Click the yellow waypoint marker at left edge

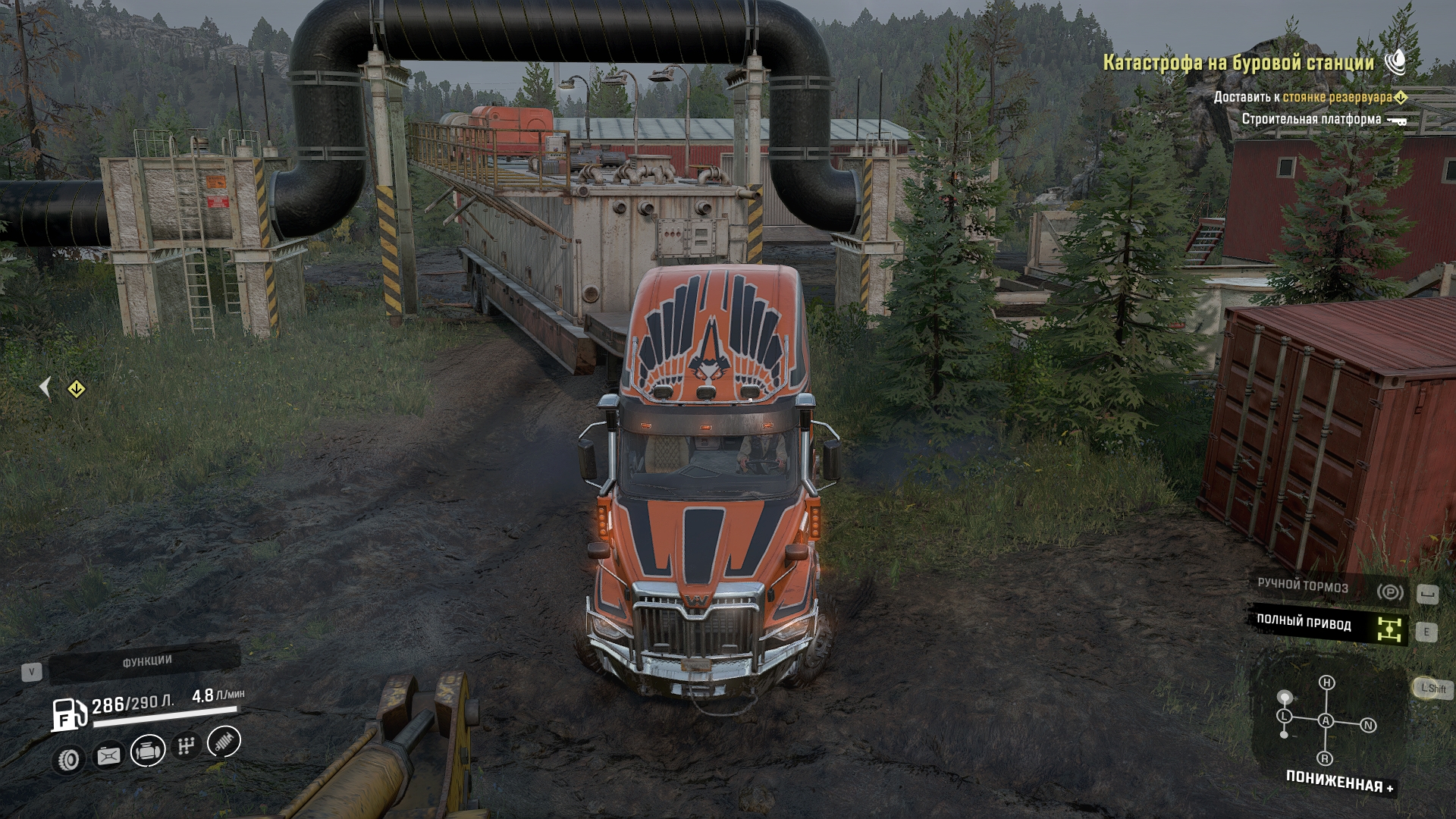click(76, 389)
